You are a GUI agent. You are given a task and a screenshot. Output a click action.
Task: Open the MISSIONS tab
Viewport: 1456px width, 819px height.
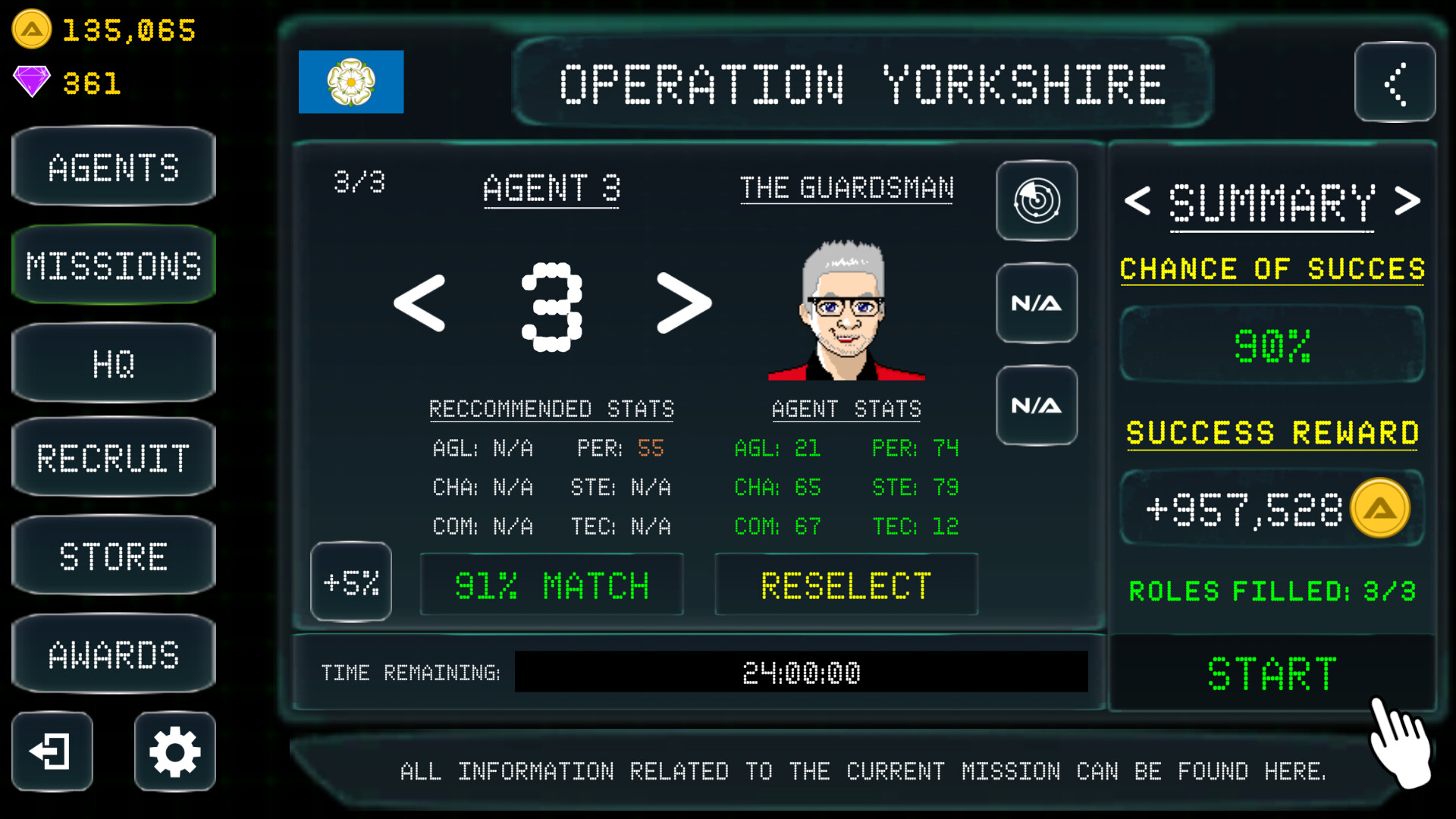click(x=113, y=265)
